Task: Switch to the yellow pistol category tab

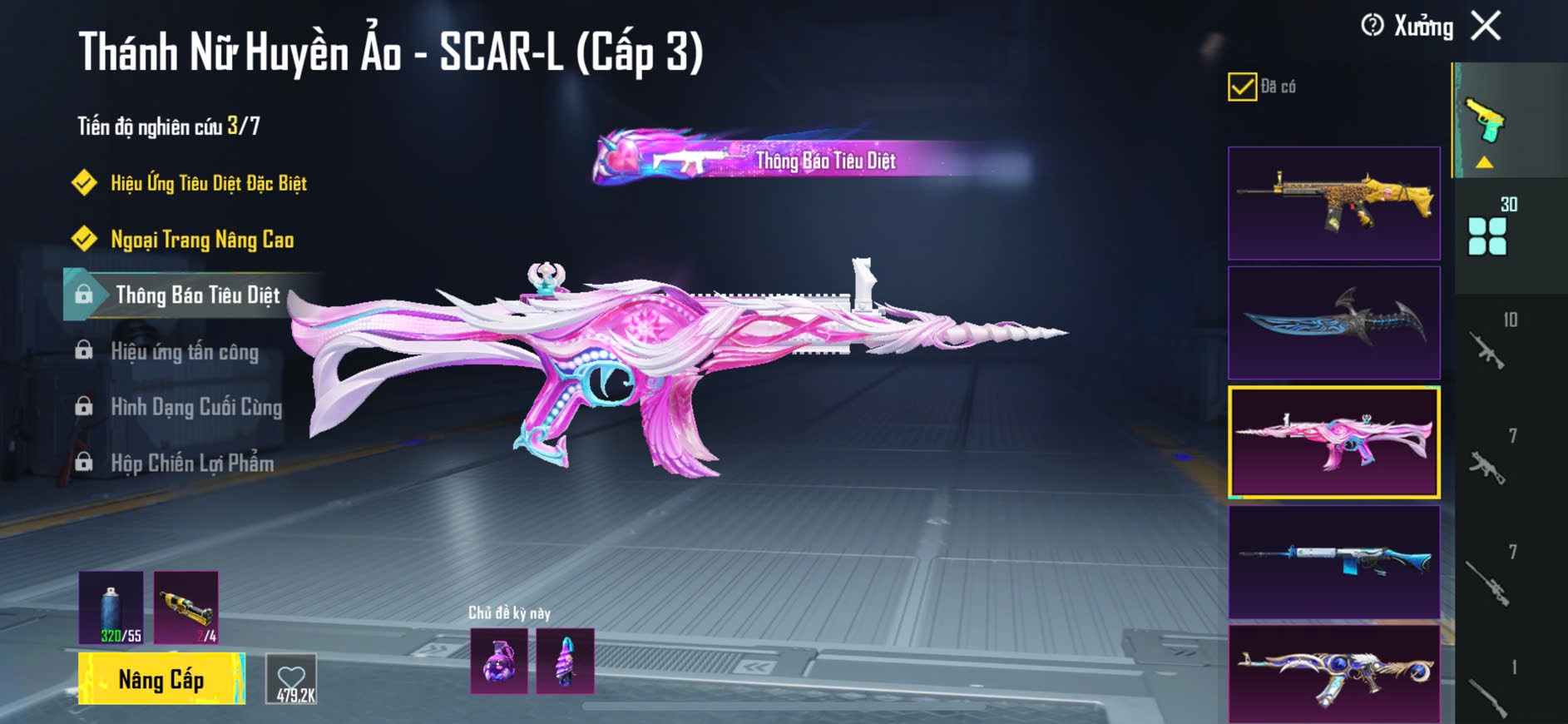Action: [x=1486, y=121]
